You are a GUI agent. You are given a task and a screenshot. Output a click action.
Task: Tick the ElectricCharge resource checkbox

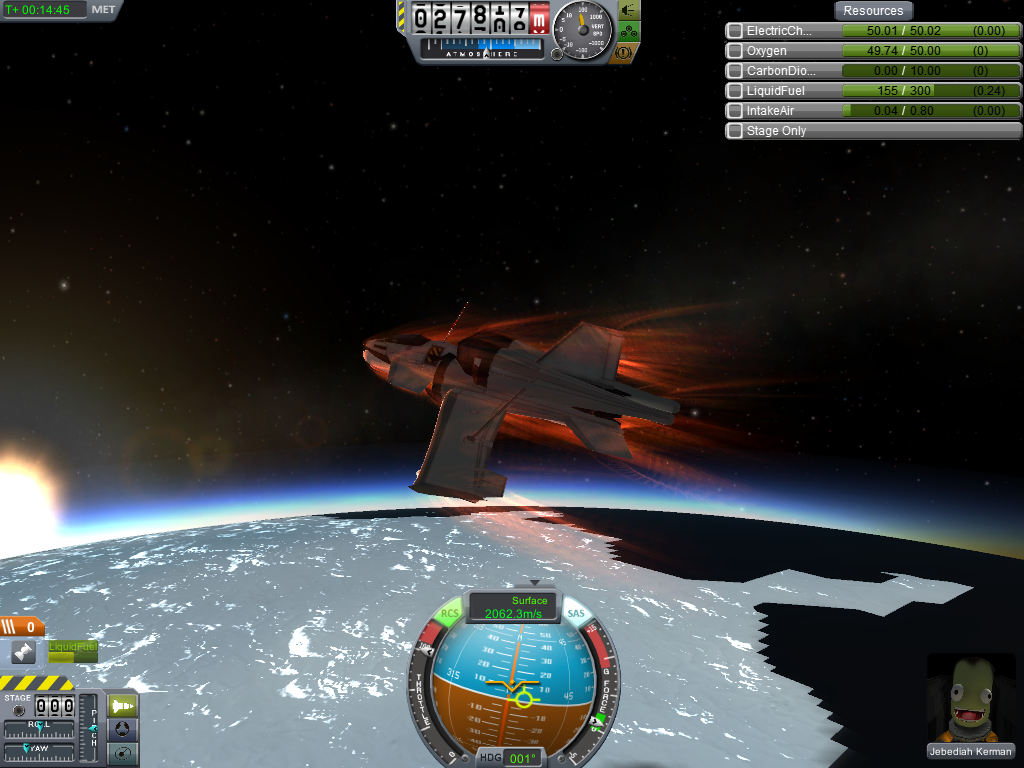735,31
